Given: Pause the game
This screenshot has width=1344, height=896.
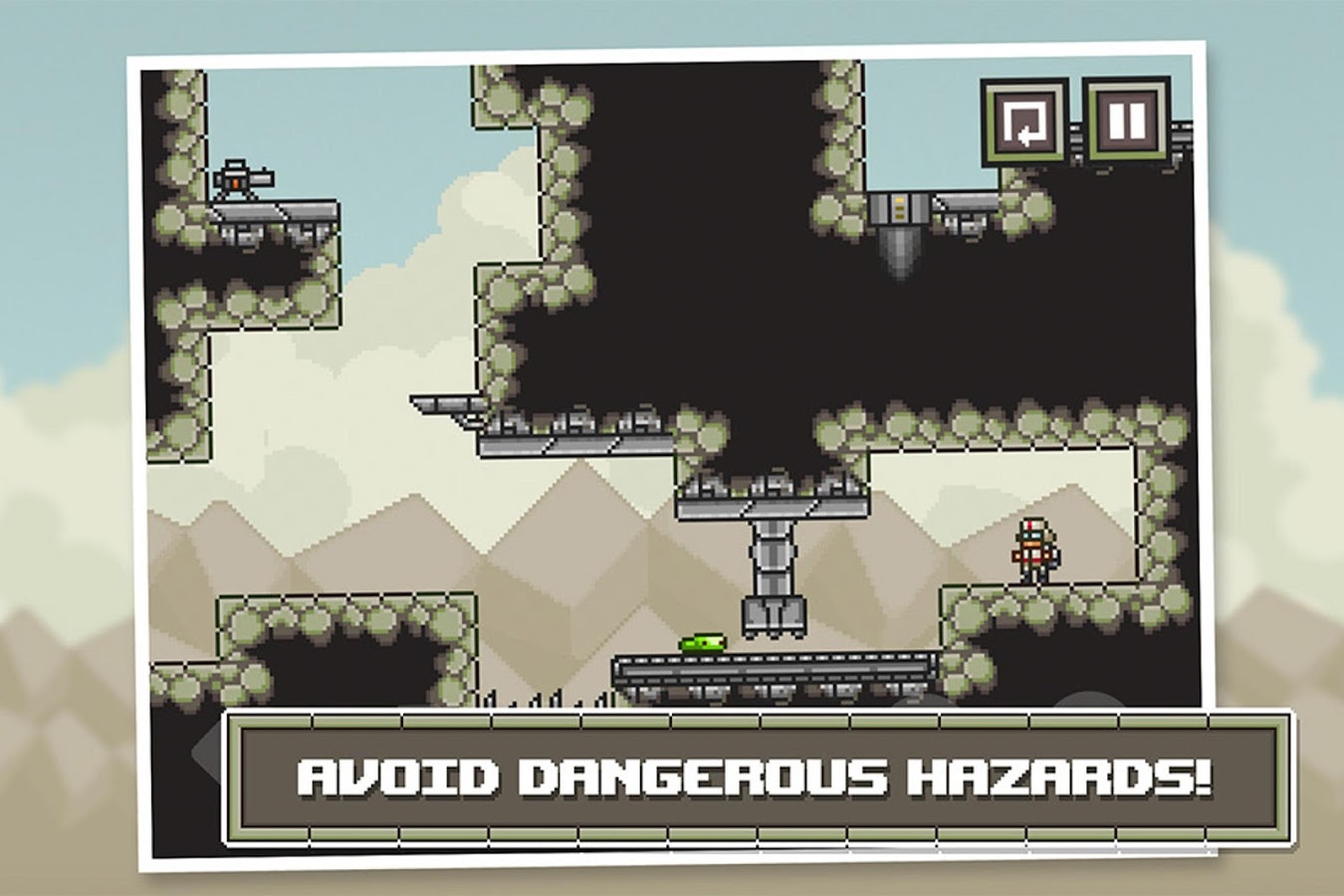Looking at the screenshot, I should [1126, 121].
